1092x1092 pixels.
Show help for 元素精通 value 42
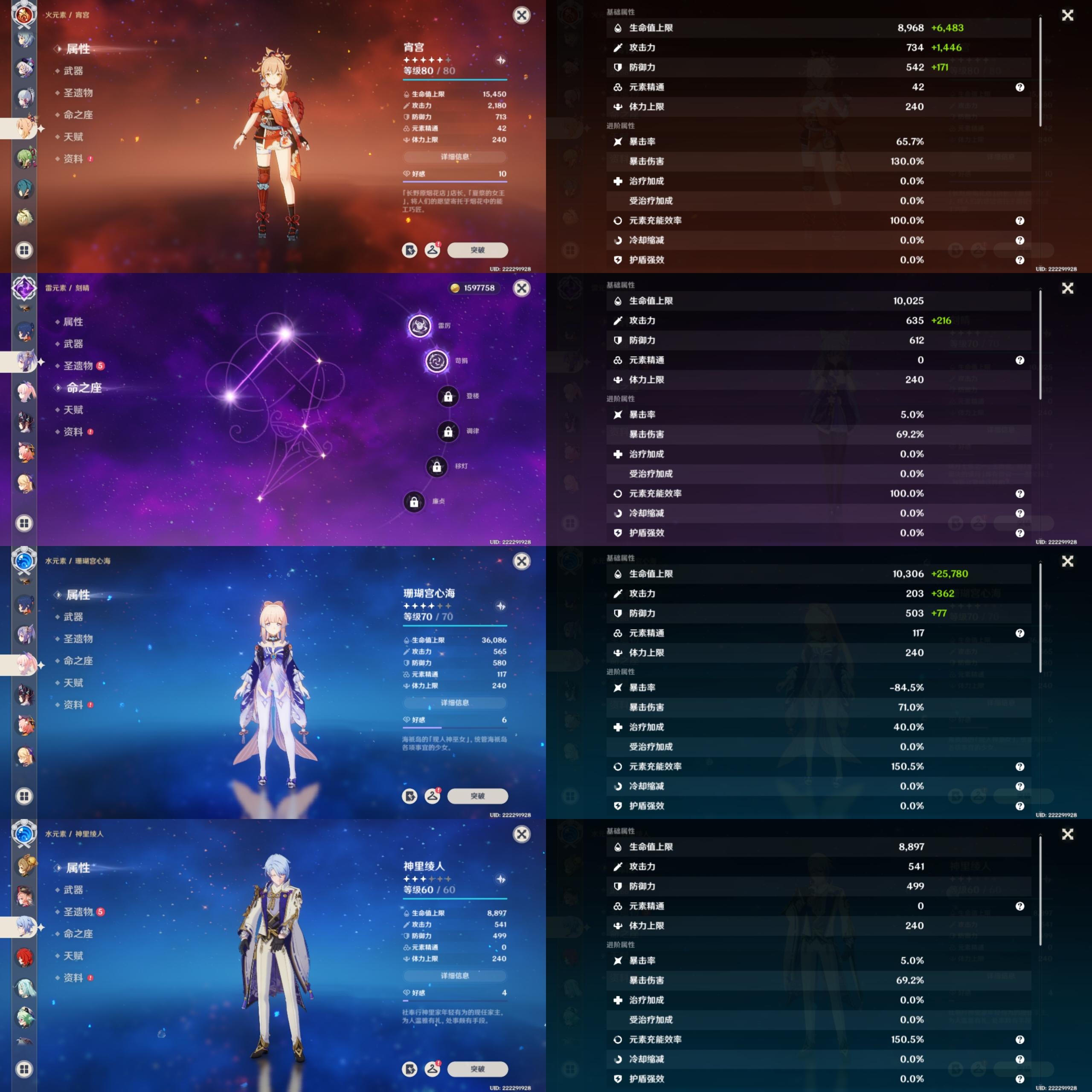tap(1019, 87)
